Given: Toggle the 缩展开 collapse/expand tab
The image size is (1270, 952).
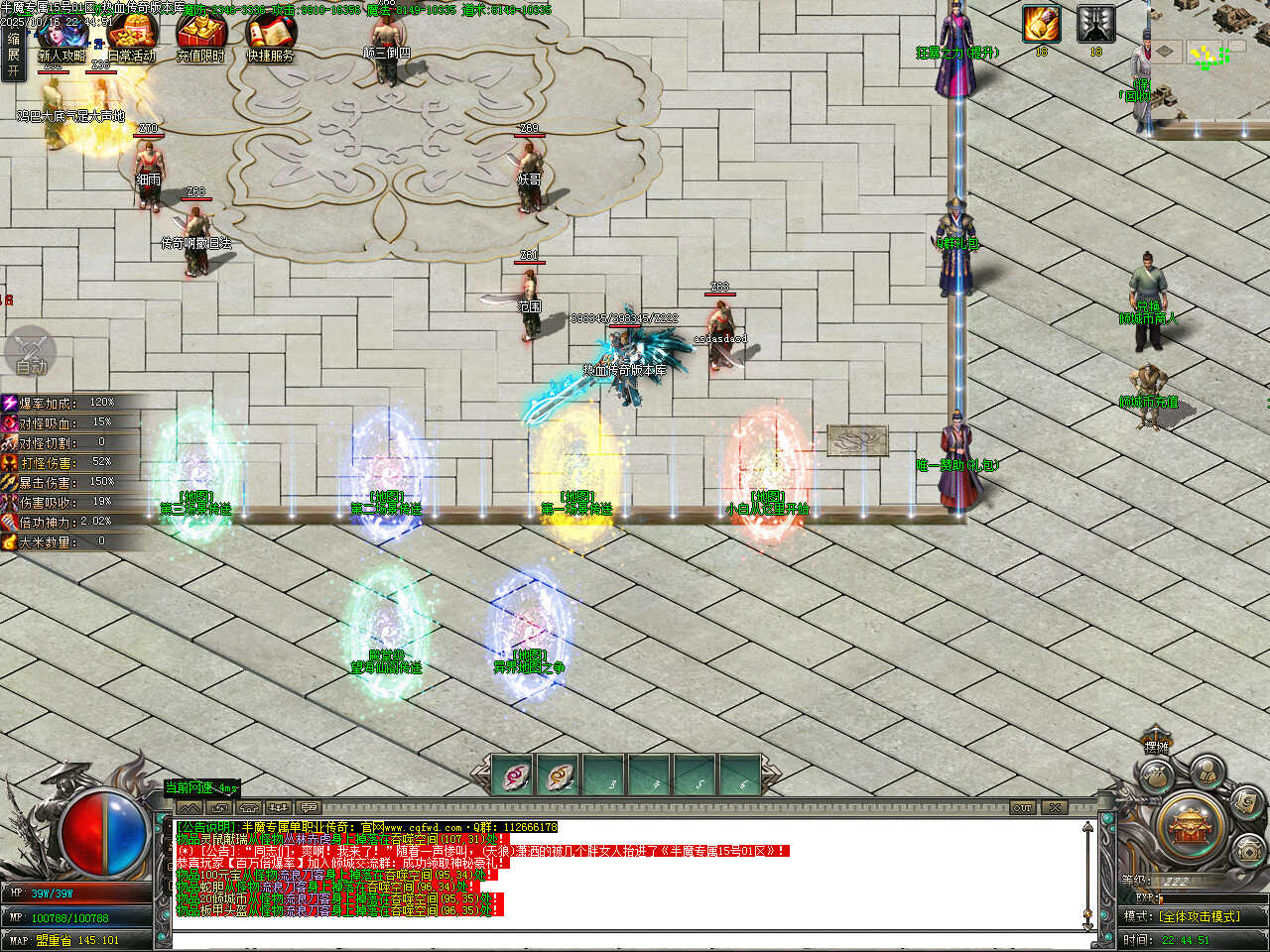Looking at the screenshot, I should 13,55.
